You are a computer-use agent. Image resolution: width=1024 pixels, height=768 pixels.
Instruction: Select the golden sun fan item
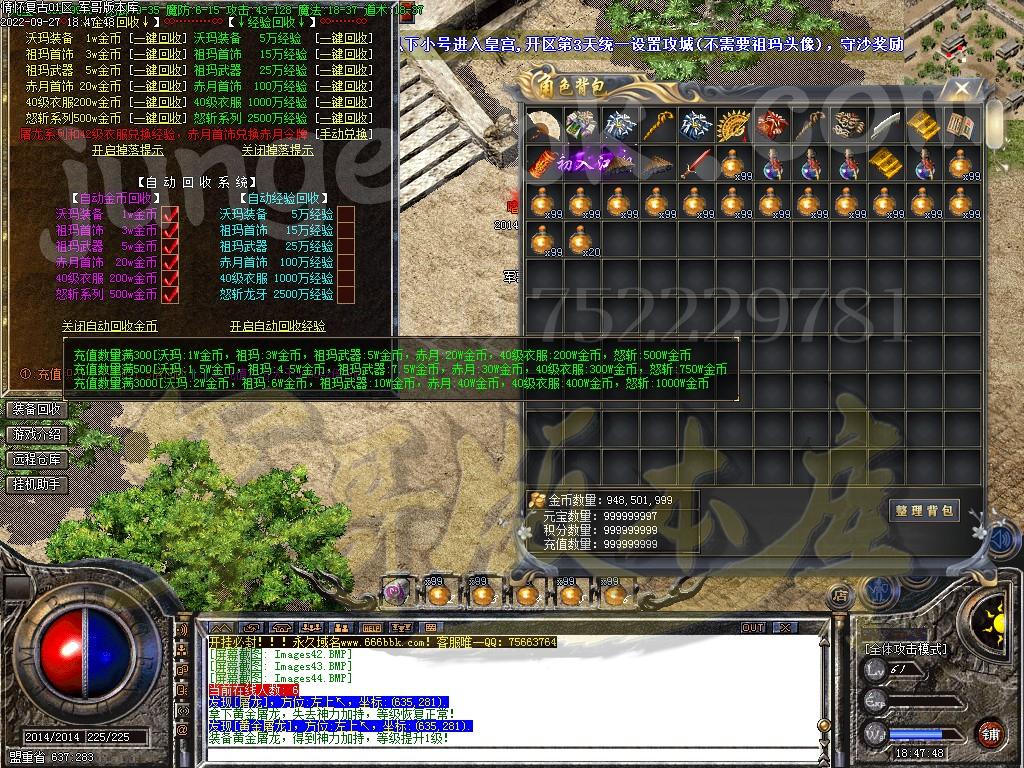coord(733,125)
